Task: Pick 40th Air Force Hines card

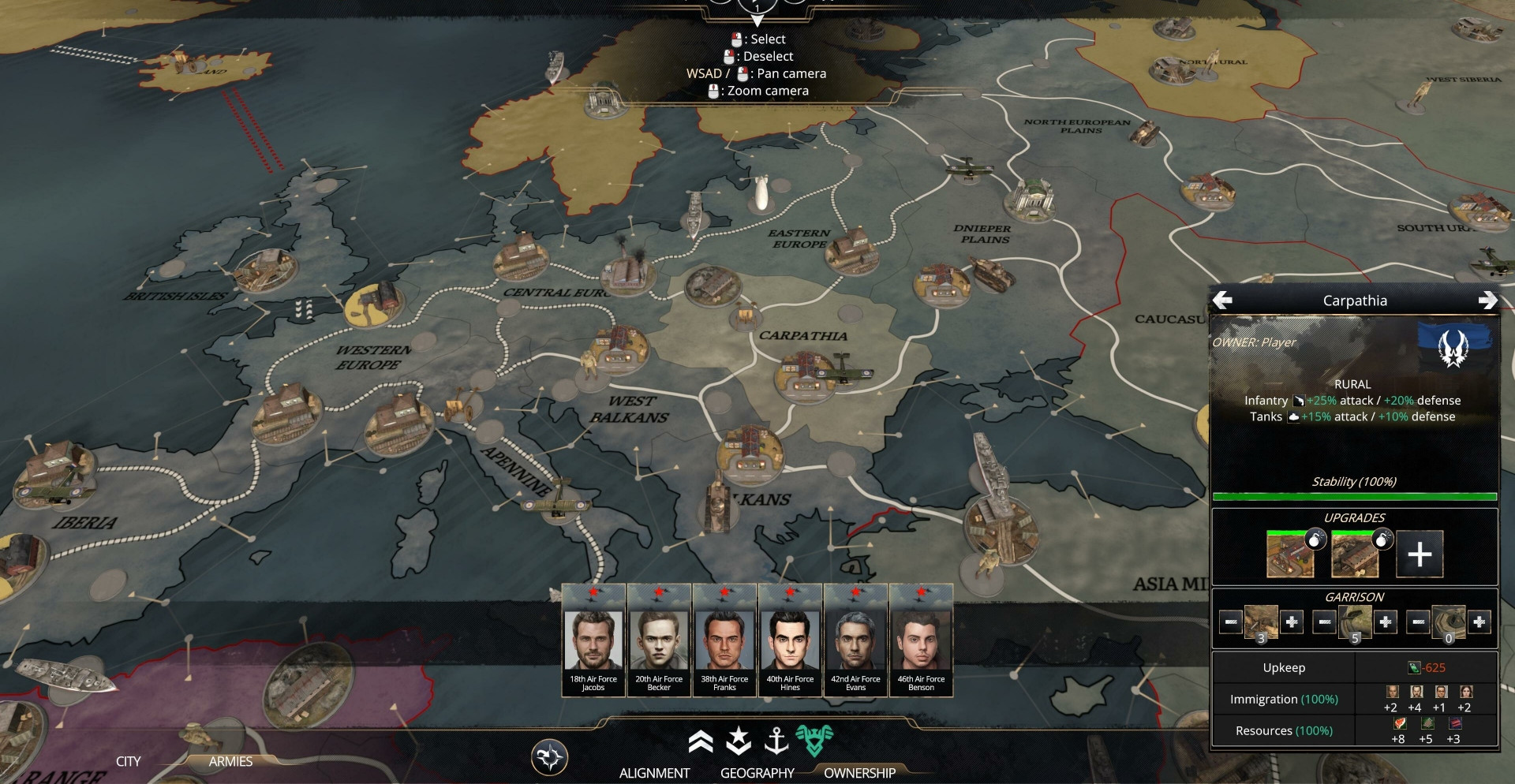Action: pos(790,640)
